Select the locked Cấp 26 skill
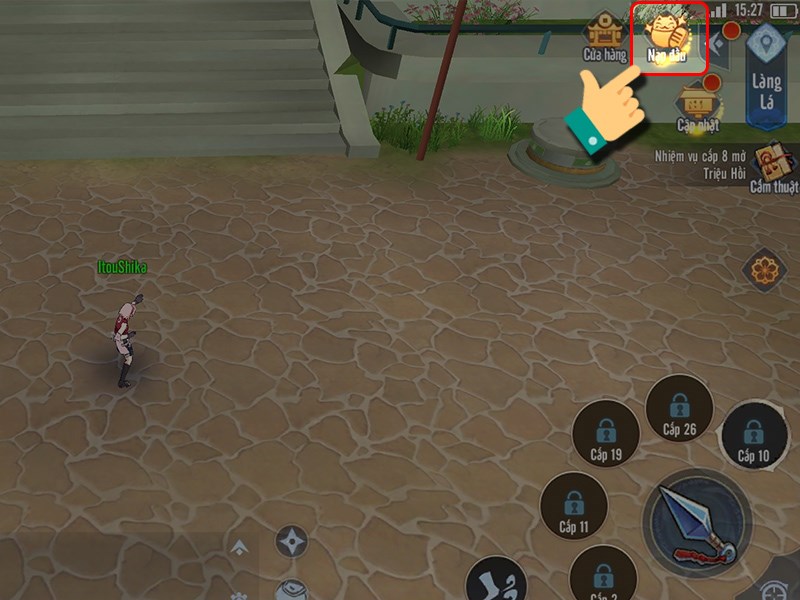Screen dimensions: 800x600 tap(679, 410)
